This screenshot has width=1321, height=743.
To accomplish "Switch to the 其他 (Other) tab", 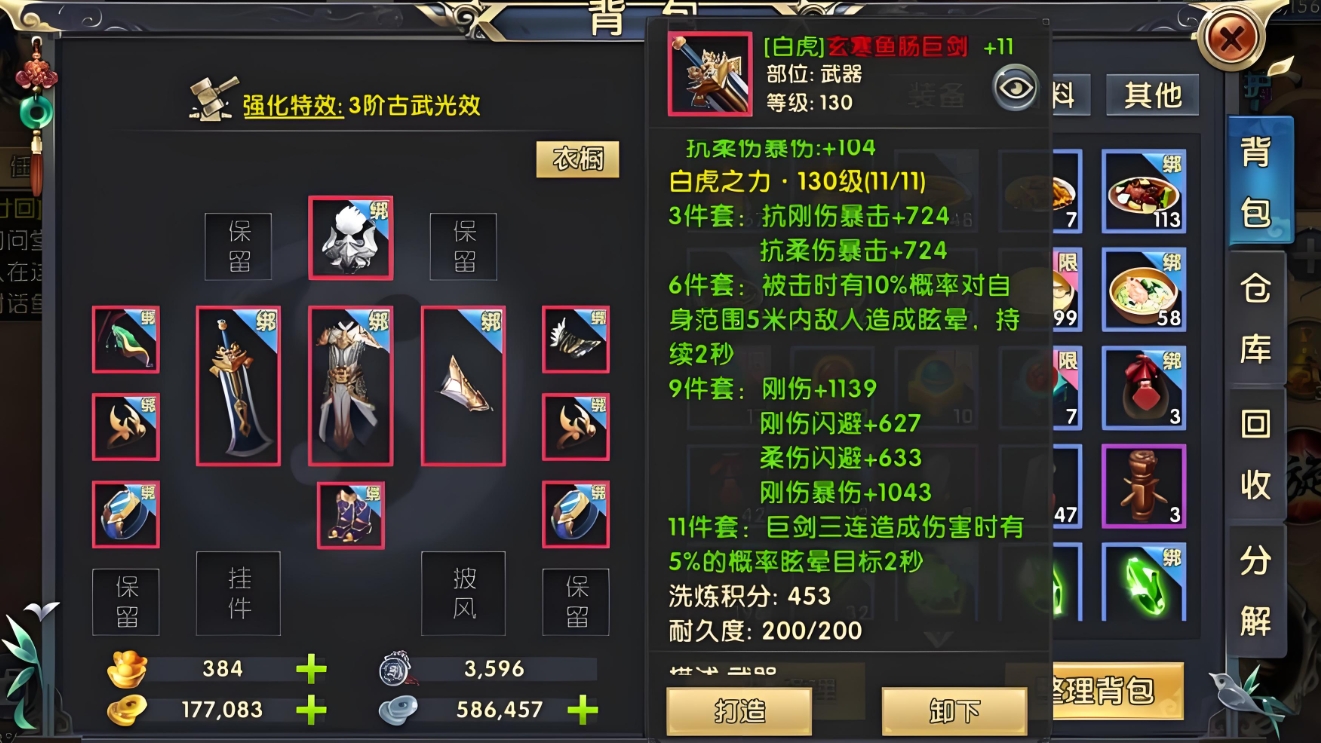I will tap(1152, 96).
